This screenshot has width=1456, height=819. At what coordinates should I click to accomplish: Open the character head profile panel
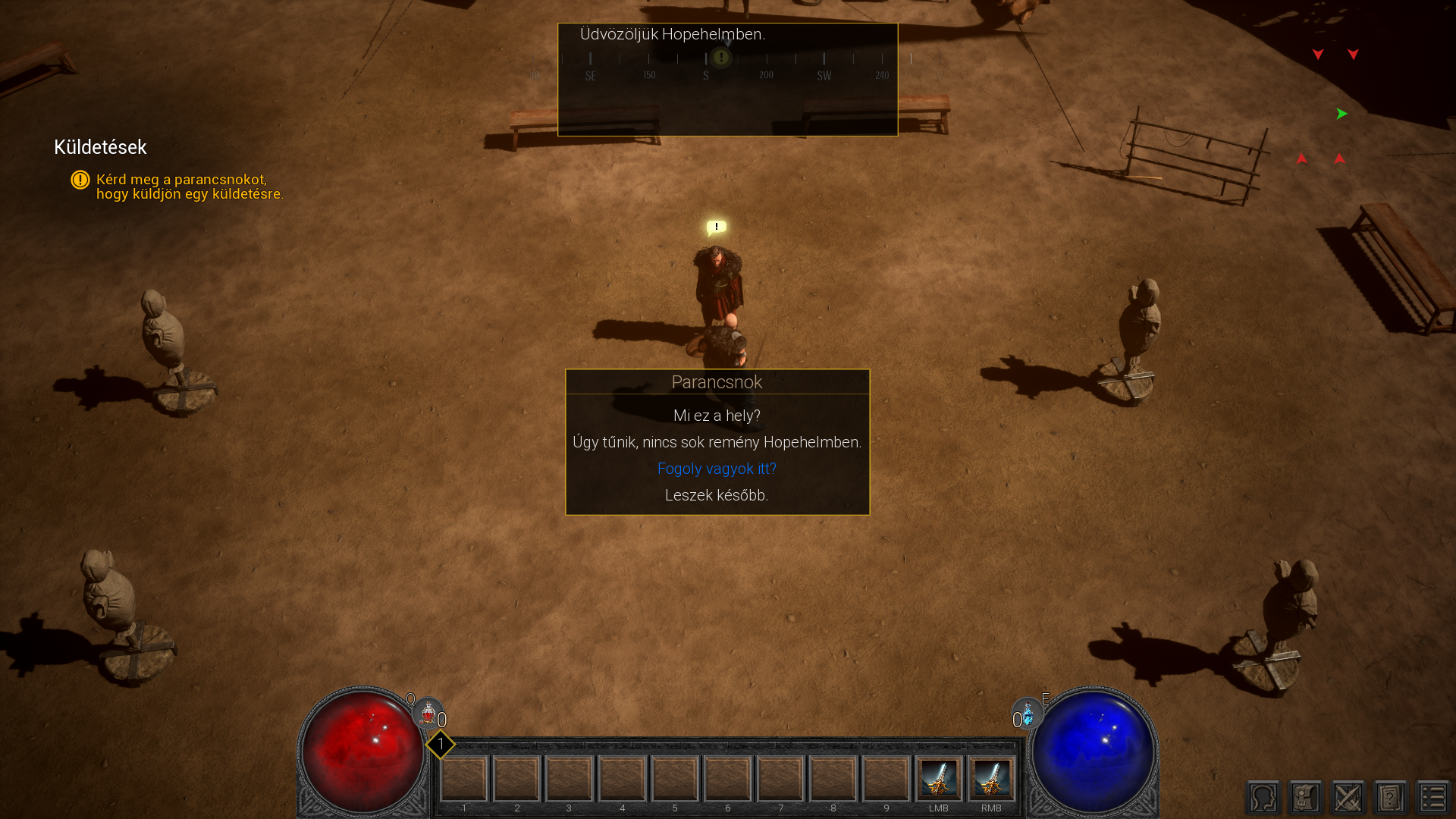click(x=1263, y=798)
